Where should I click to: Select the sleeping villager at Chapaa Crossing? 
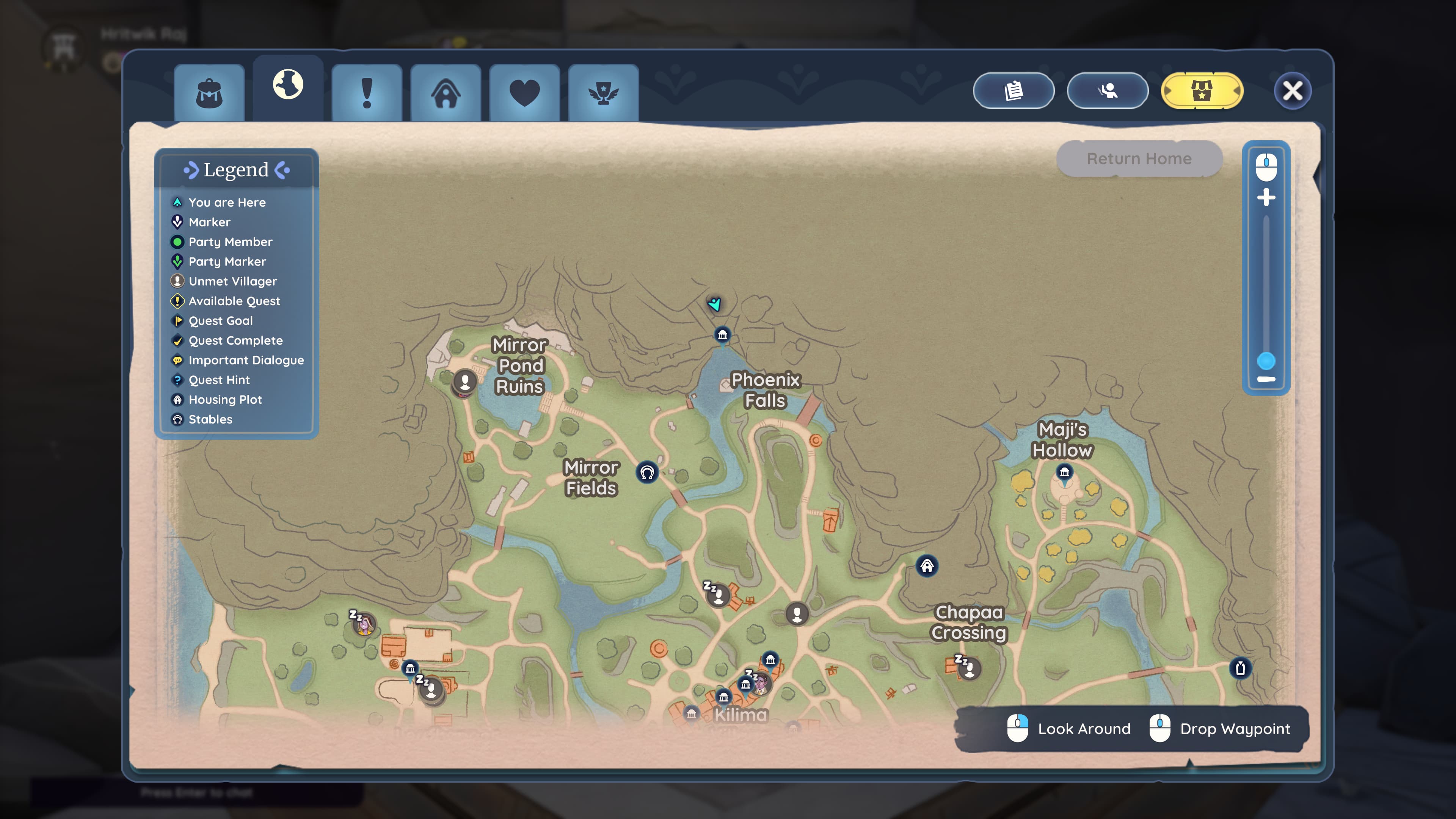pyautogui.click(x=970, y=669)
